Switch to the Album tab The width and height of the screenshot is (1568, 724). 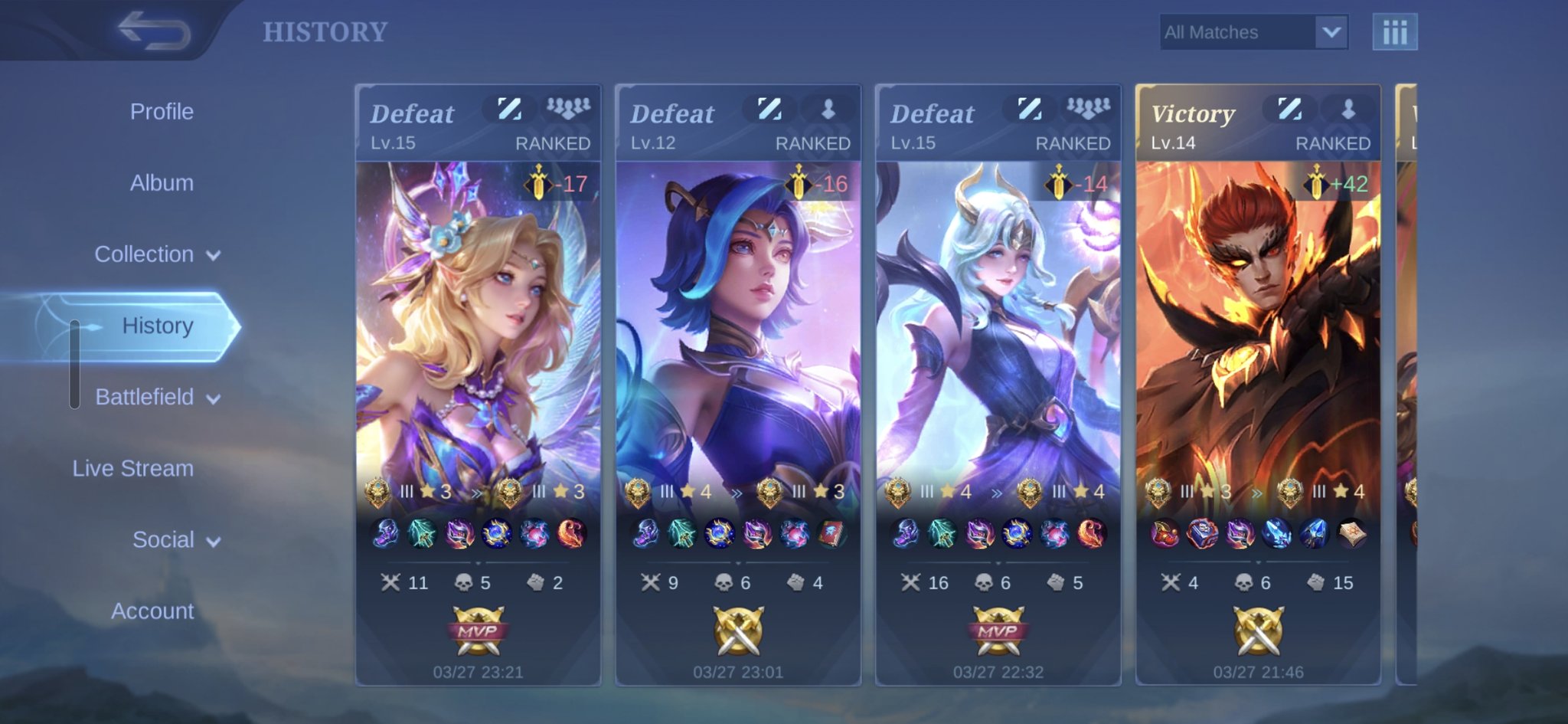tap(162, 183)
